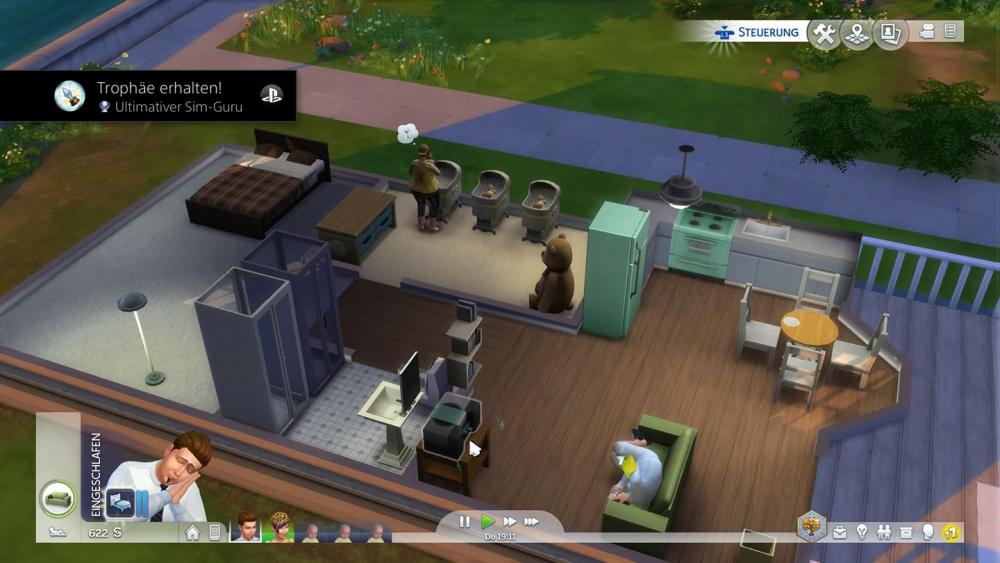Select the brown-haired adult male Sim portrait

(x=245, y=530)
